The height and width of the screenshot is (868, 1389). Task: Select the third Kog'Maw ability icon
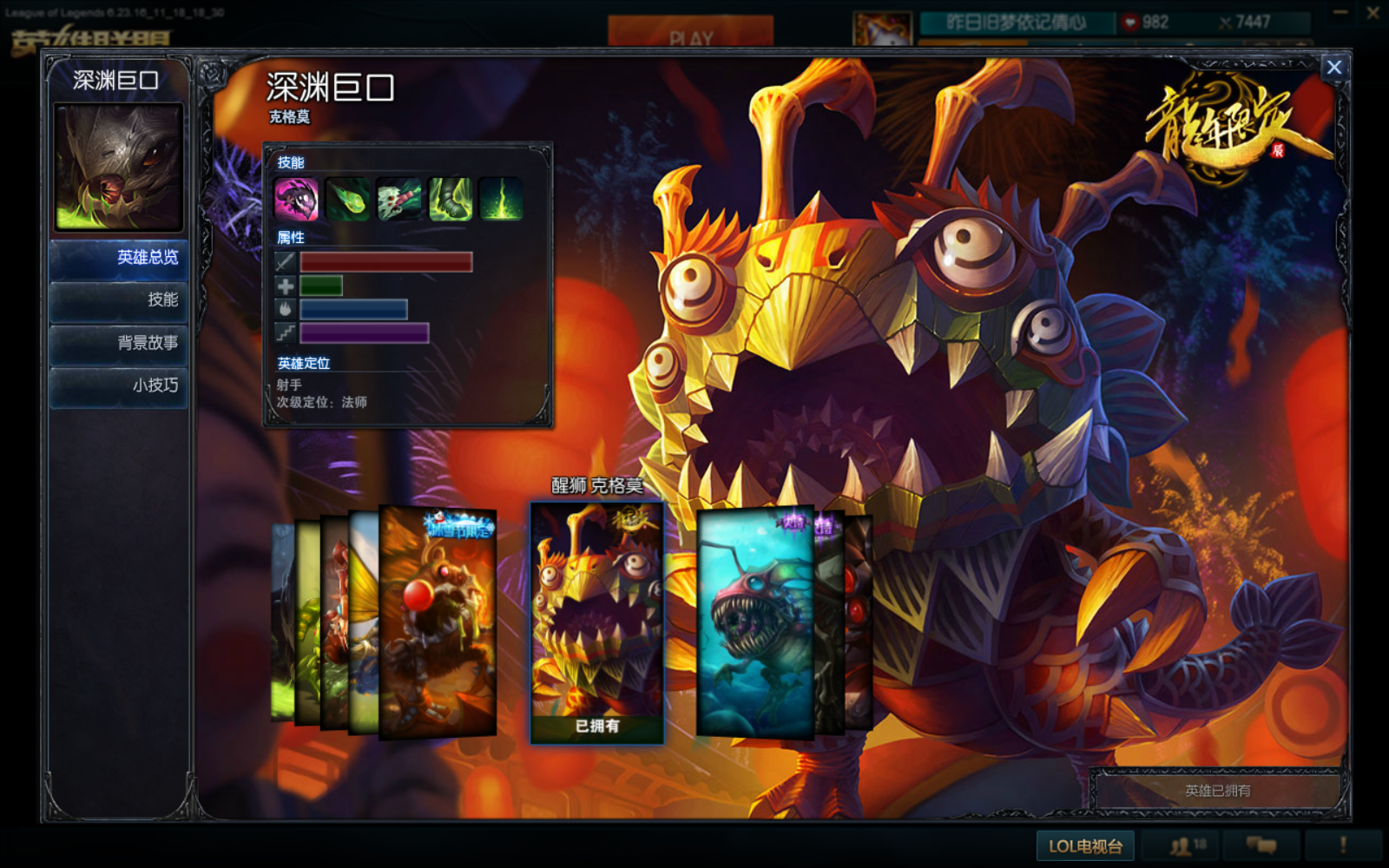click(398, 199)
